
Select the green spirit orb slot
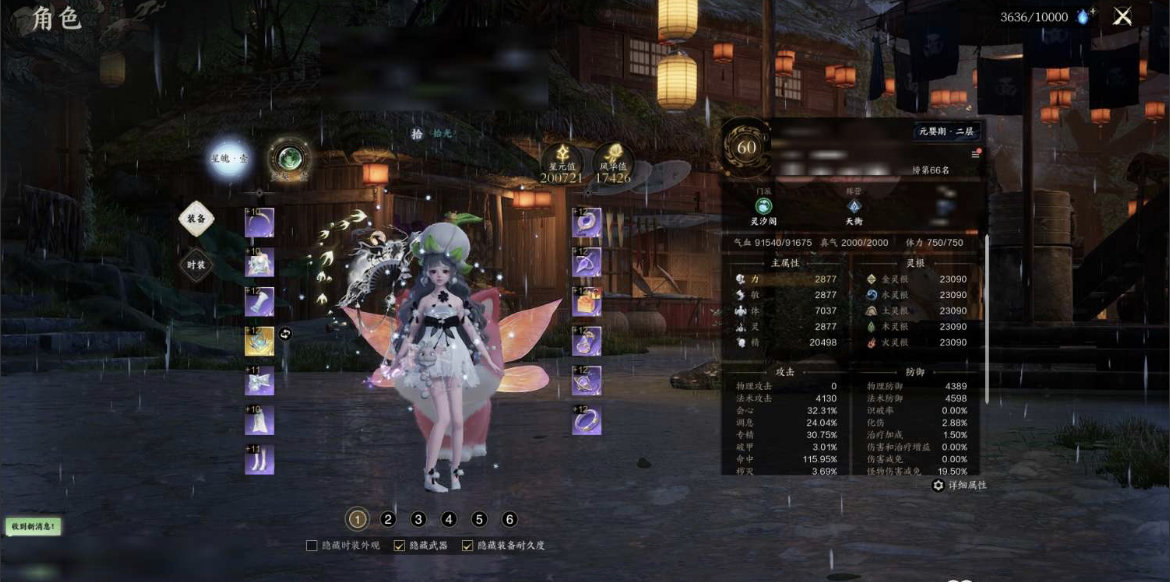(x=289, y=159)
